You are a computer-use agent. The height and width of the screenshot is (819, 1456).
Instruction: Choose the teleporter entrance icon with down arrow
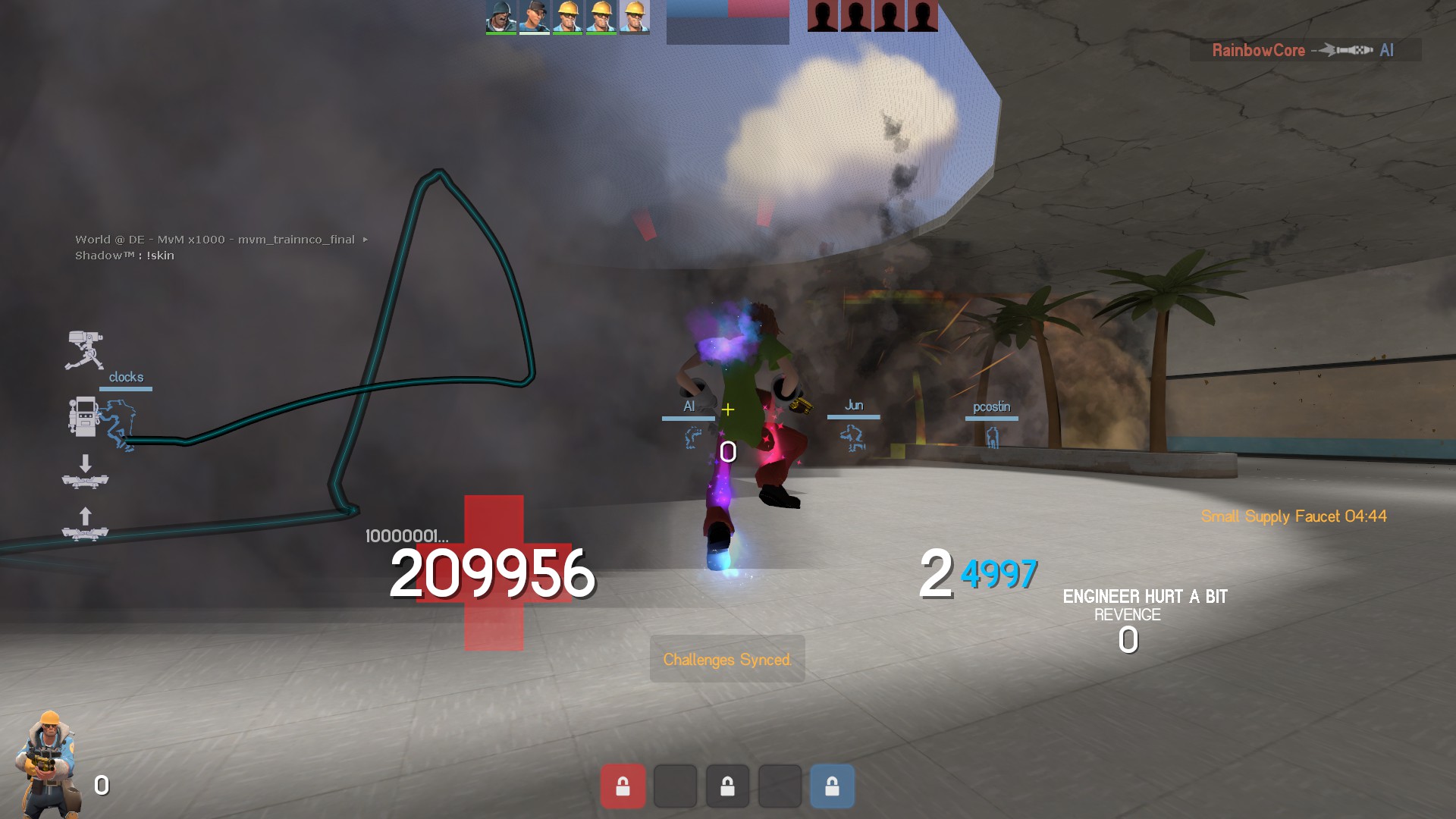pos(85,472)
